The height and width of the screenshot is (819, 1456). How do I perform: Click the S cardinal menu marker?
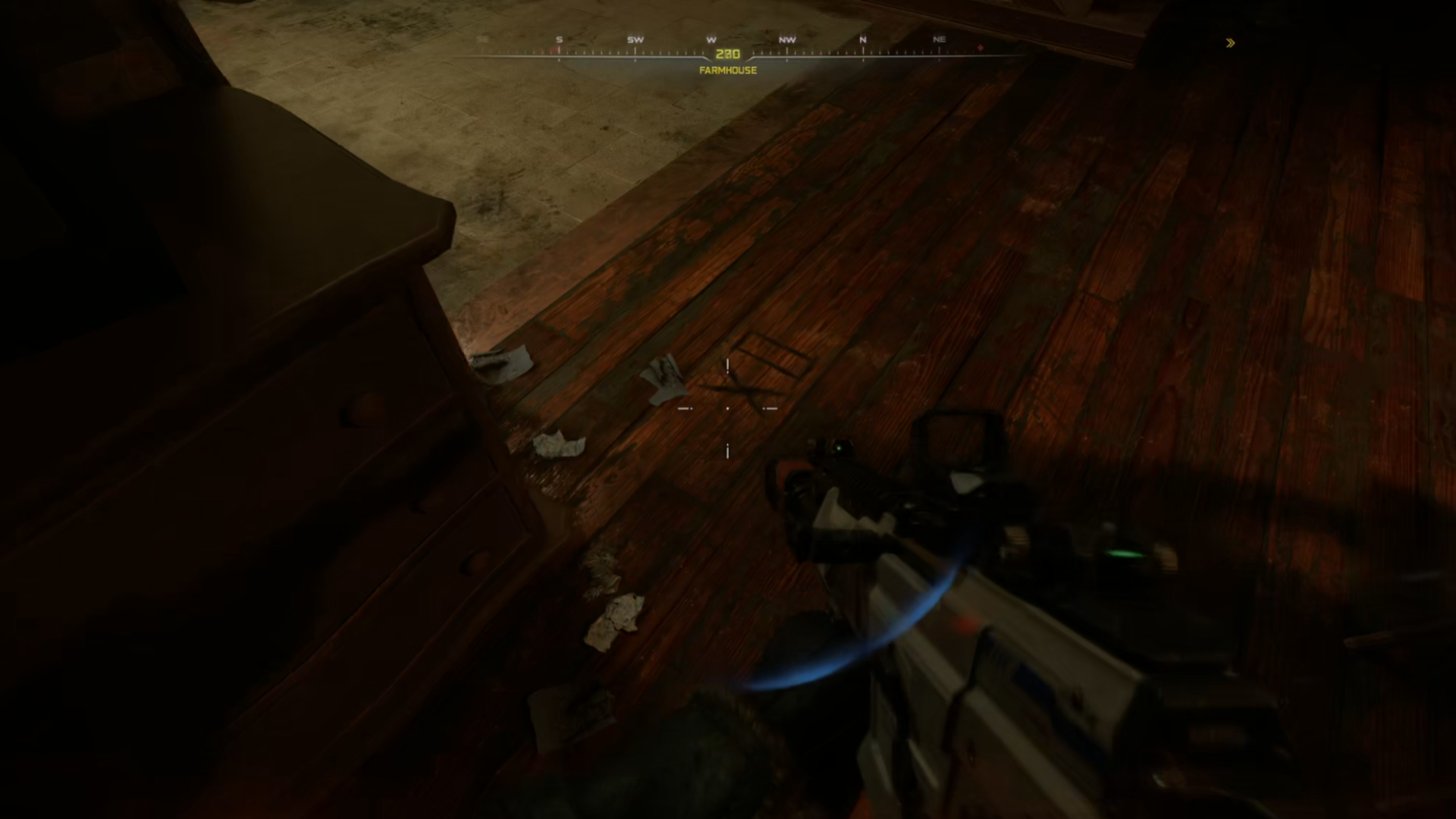coord(558,39)
